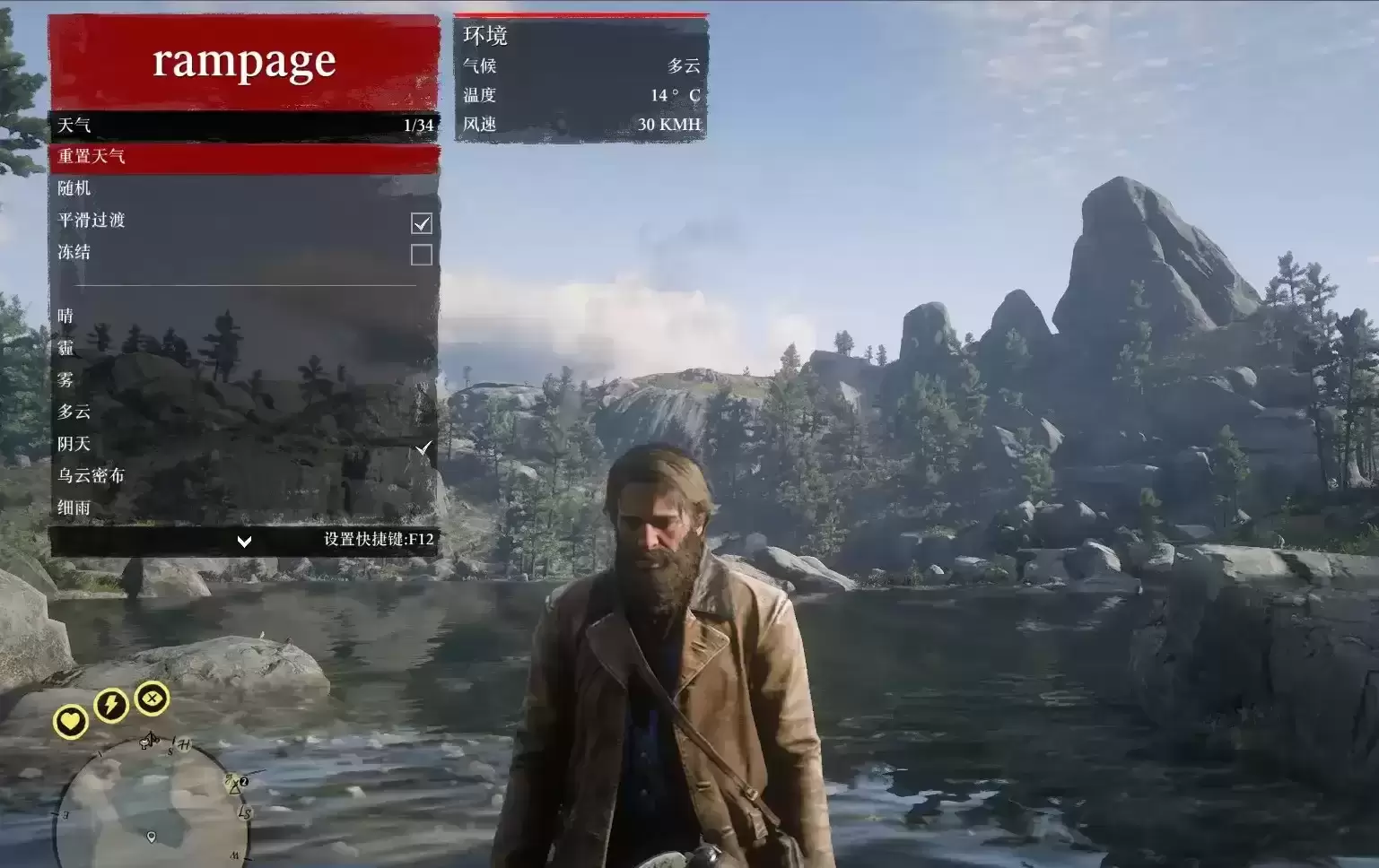The image size is (1379, 868).
Task: Select the 重置天气 menu entry
Action: click(x=243, y=157)
